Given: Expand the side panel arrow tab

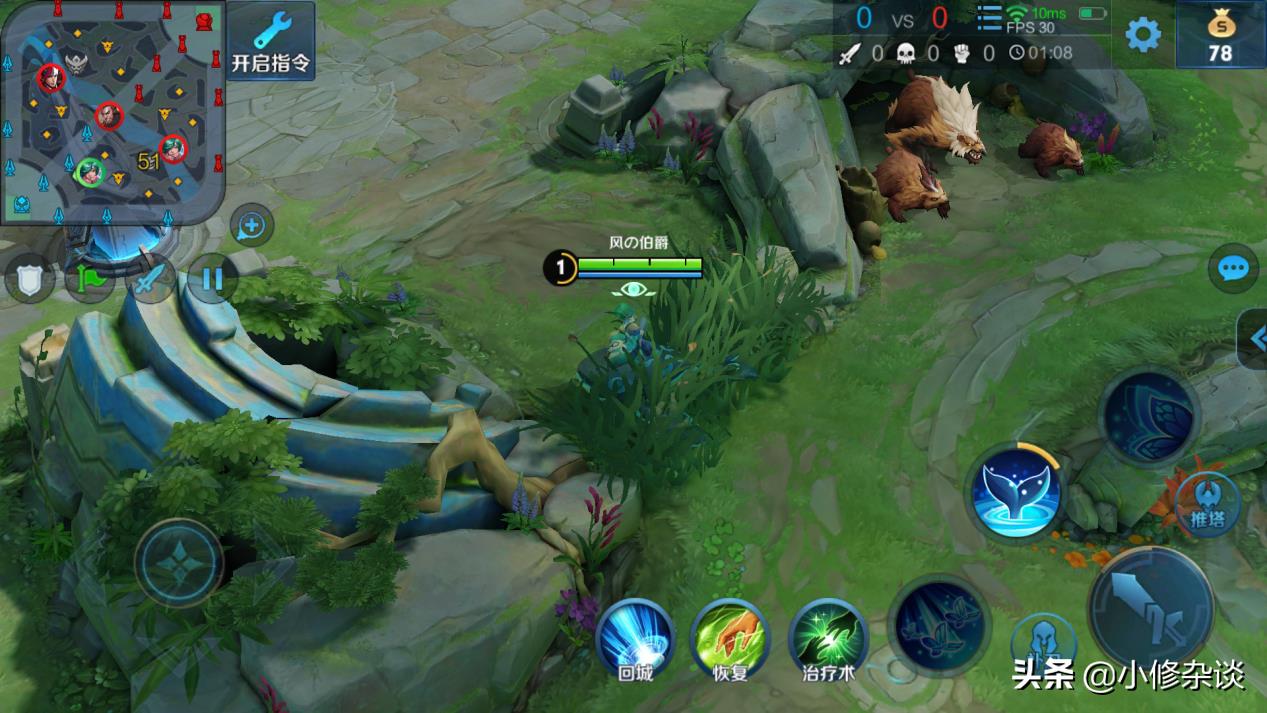Looking at the screenshot, I should (1255, 339).
